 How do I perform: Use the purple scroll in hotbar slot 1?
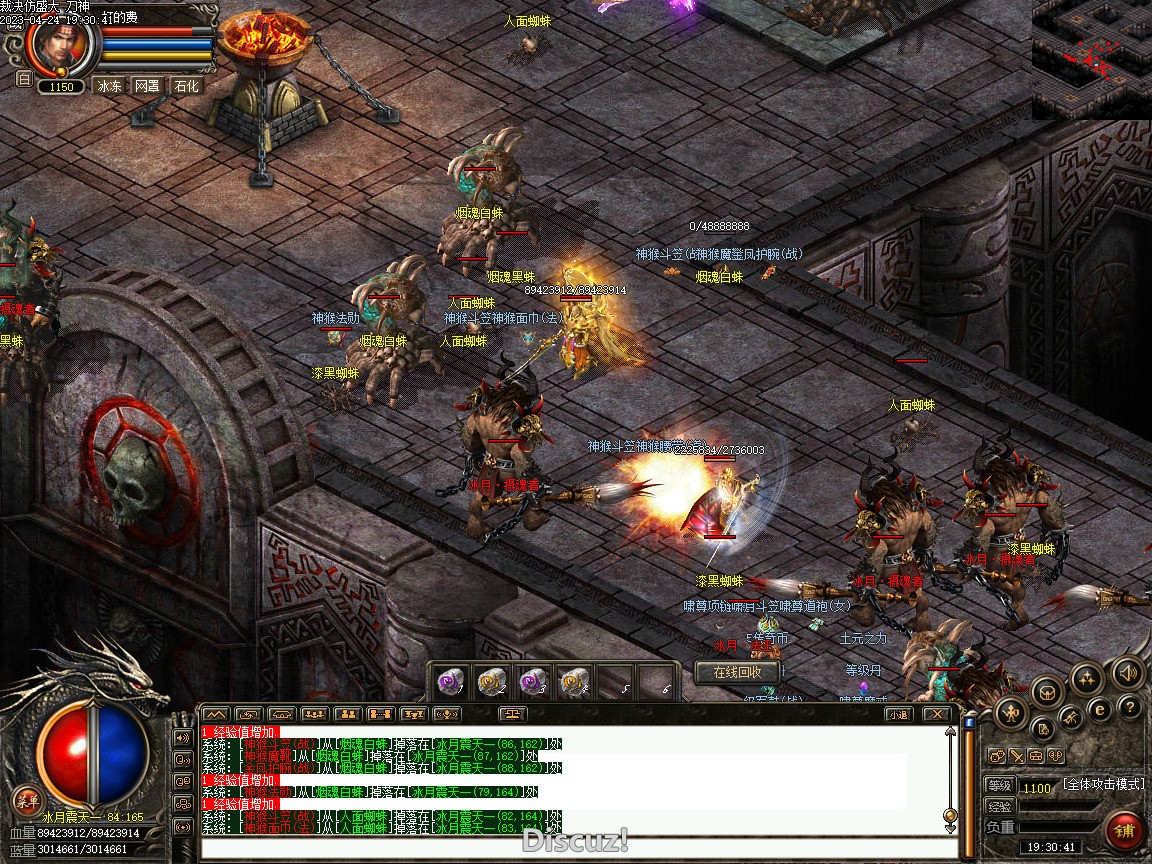pyautogui.click(x=451, y=682)
